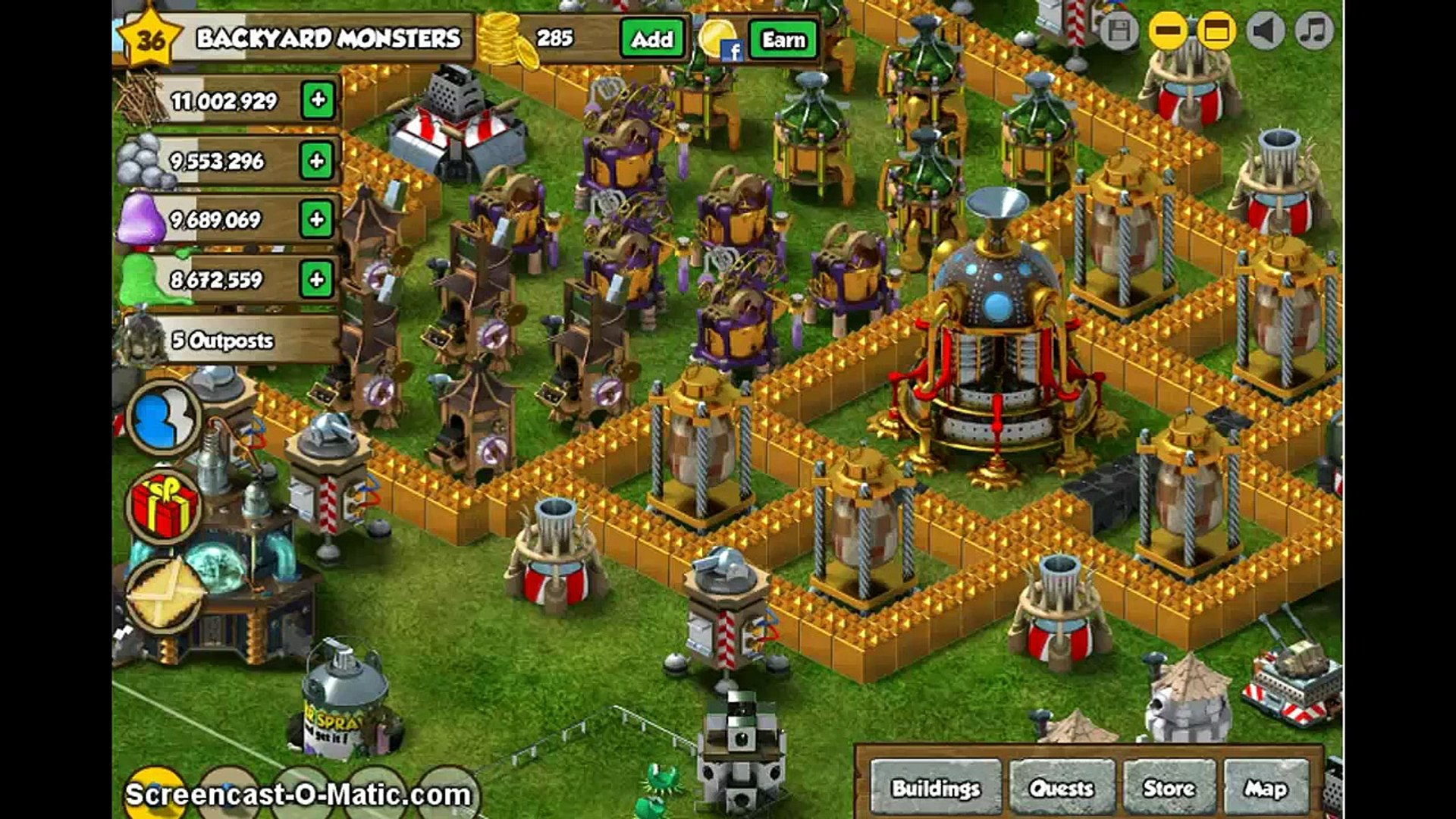Click the yellow minus zoom button
1456x819 pixels.
(1168, 31)
